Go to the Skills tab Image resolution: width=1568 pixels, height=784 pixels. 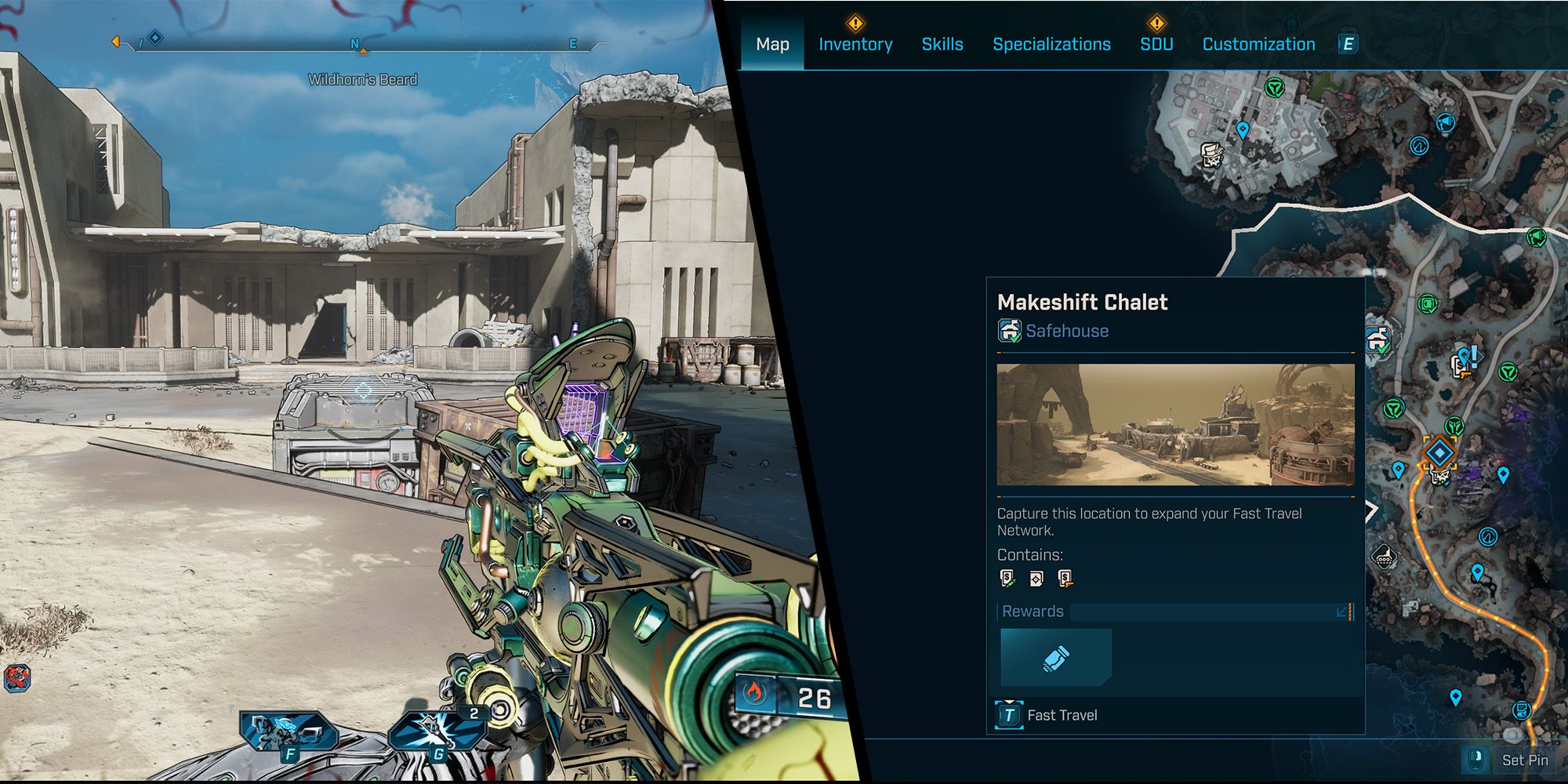(942, 45)
